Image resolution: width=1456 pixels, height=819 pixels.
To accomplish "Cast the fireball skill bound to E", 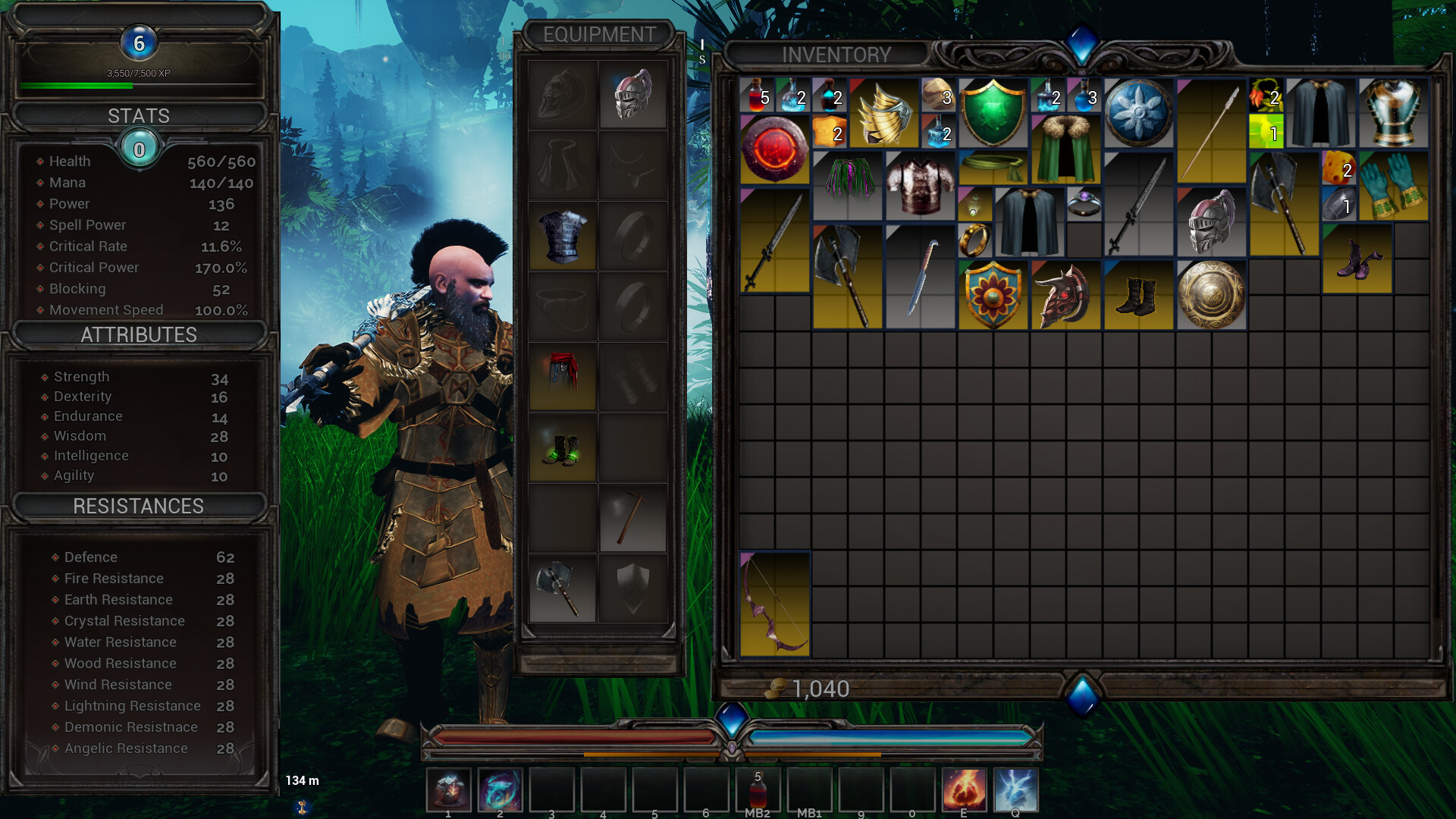I will (964, 789).
